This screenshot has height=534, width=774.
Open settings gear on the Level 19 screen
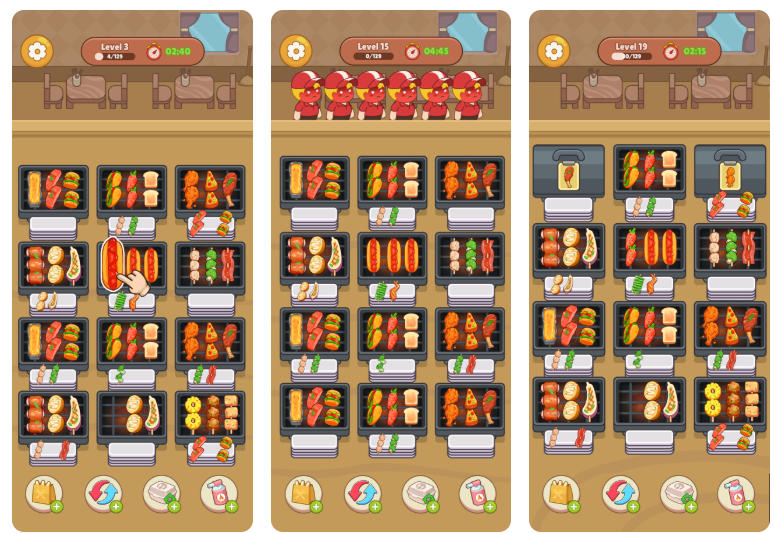(x=554, y=51)
